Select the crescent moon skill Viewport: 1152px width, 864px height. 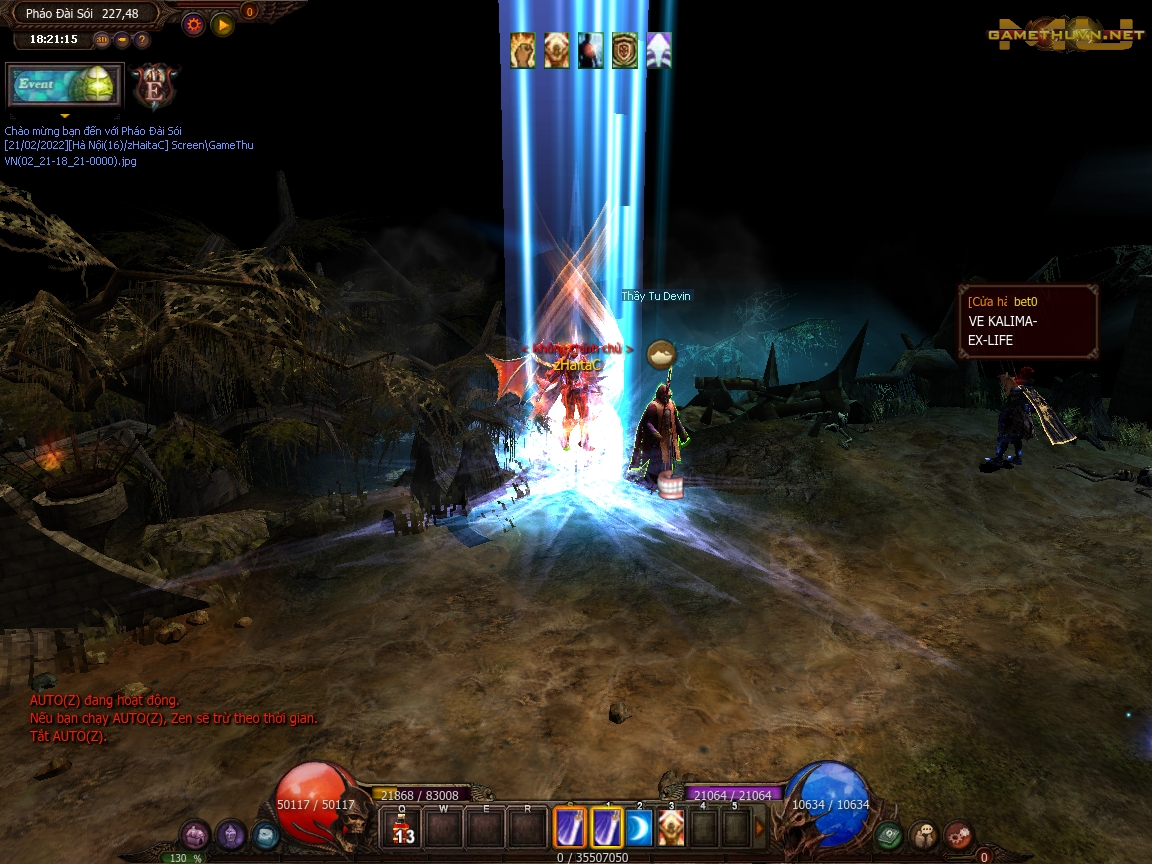pos(638,828)
